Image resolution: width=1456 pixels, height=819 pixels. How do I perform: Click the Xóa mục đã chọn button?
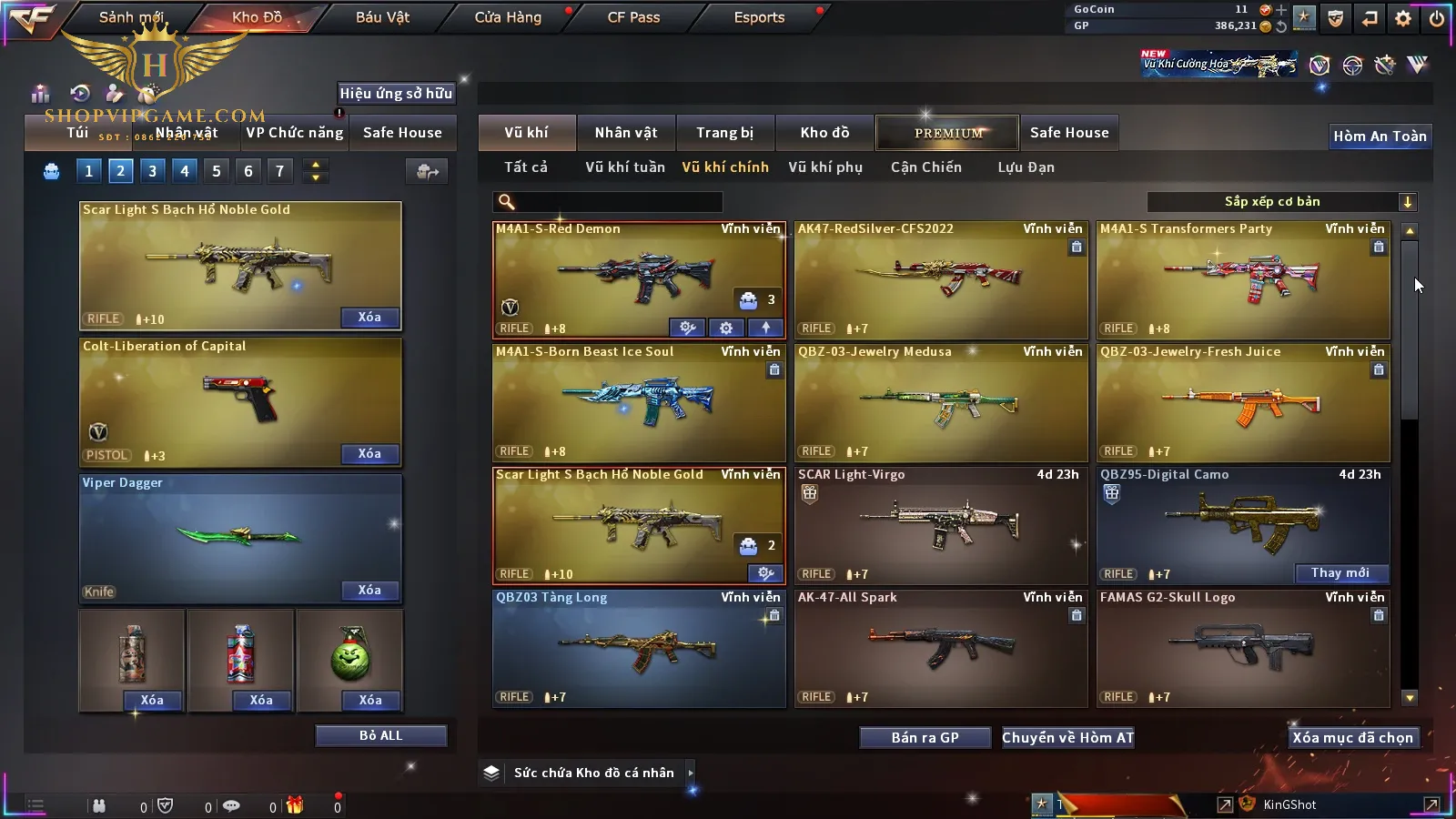1352,738
